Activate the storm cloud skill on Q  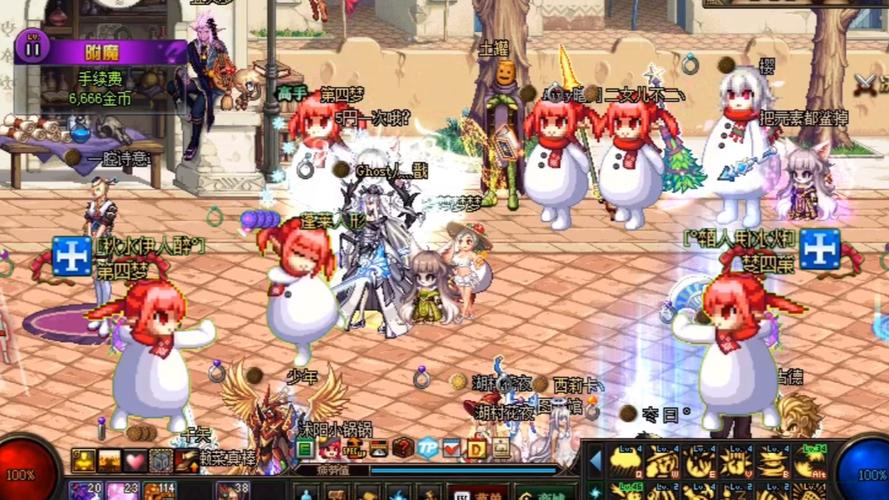click(629, 461)
